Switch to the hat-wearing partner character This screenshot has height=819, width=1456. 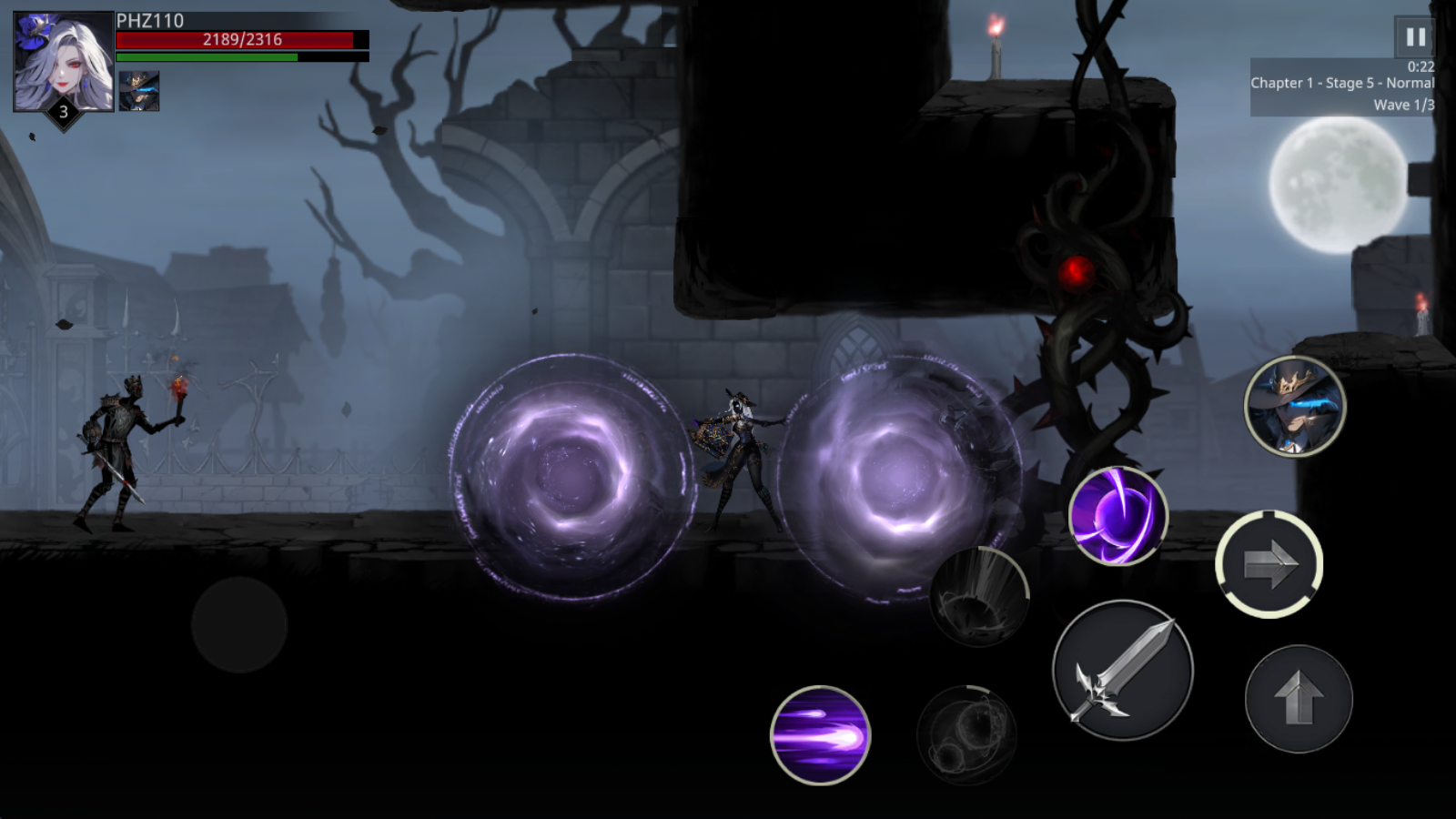(1294, 407)
